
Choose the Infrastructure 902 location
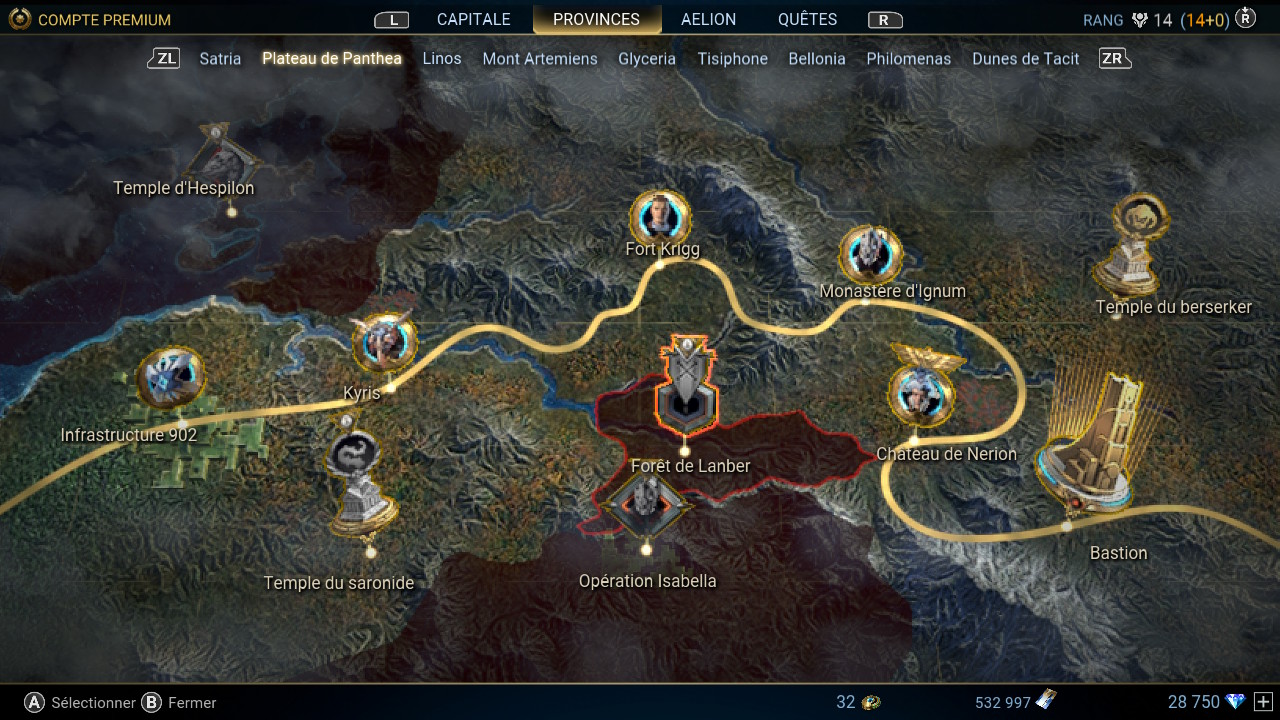point(171,379)
